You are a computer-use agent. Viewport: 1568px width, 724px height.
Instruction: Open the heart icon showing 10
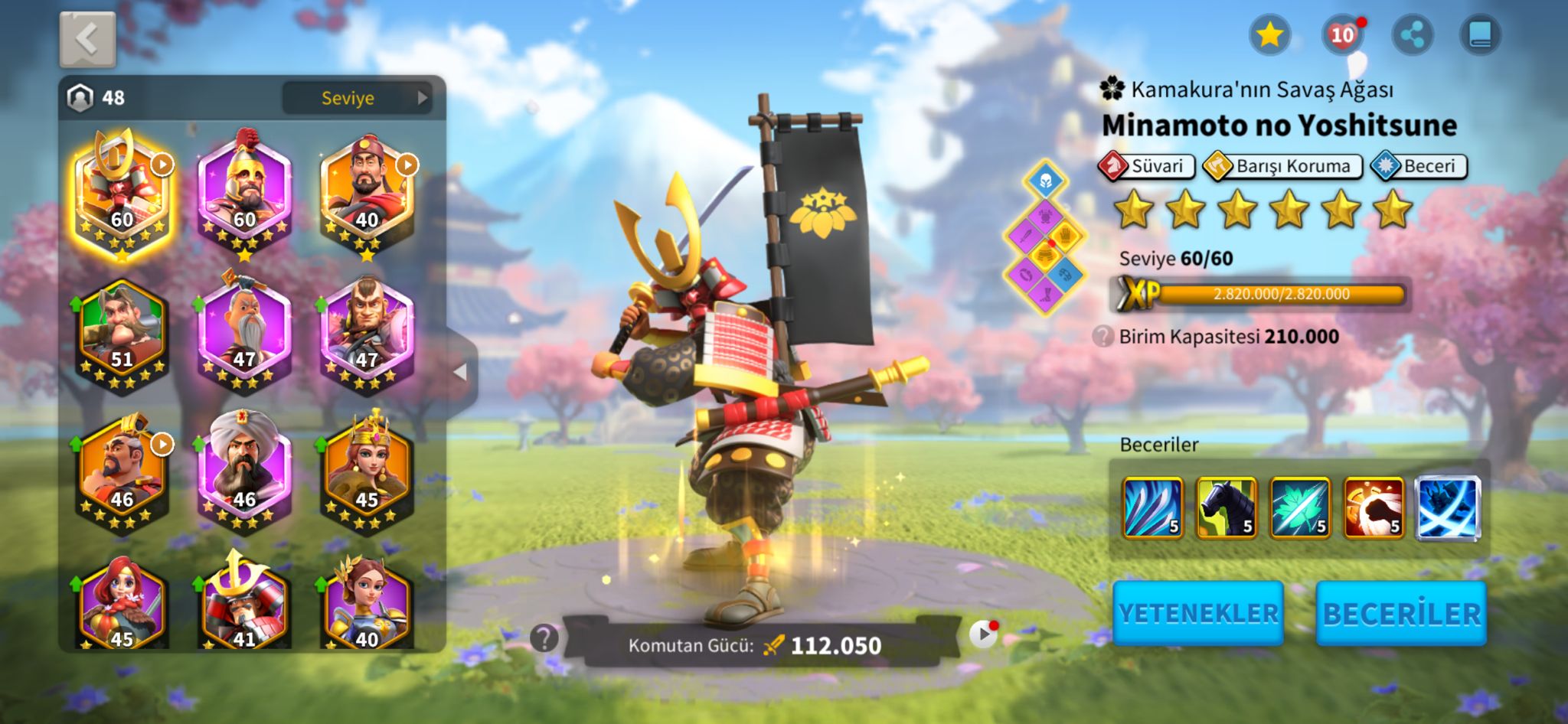click(1342, 35)
